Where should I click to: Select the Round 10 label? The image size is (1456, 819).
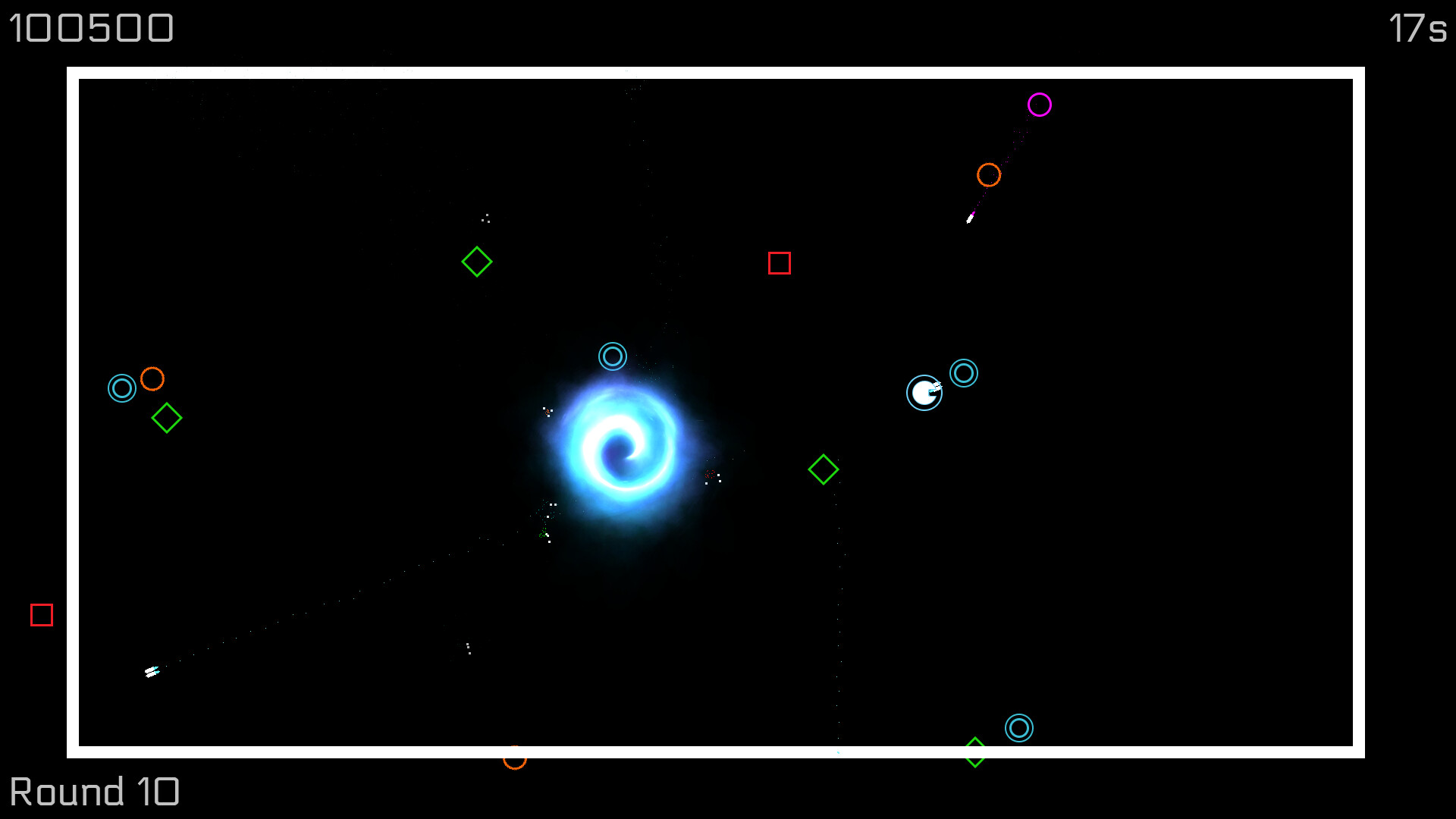coord(96,791)
